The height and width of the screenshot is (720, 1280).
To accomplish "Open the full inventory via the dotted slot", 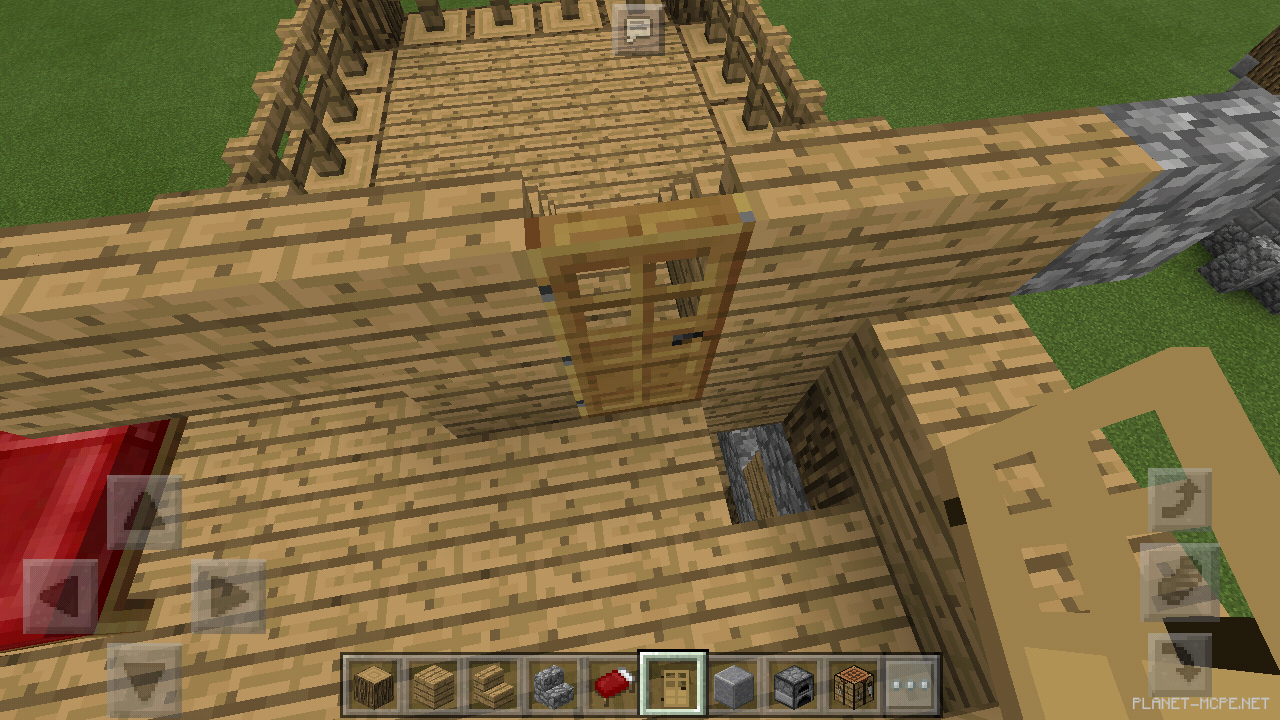I will [913, 685].
